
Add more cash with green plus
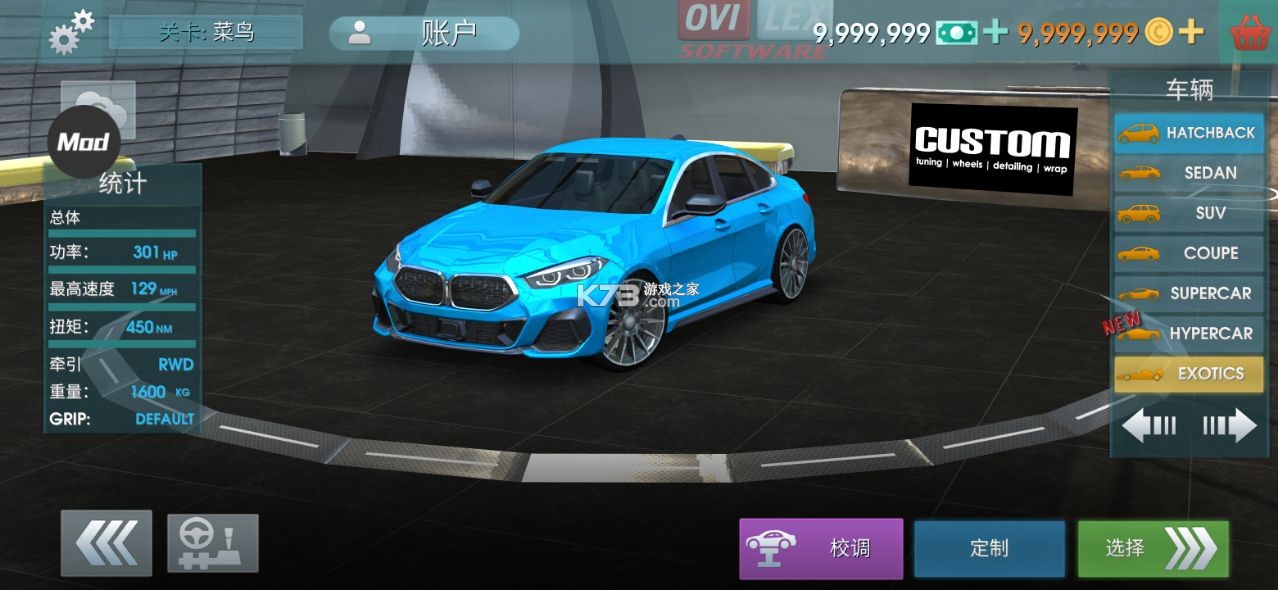[994, 32]
